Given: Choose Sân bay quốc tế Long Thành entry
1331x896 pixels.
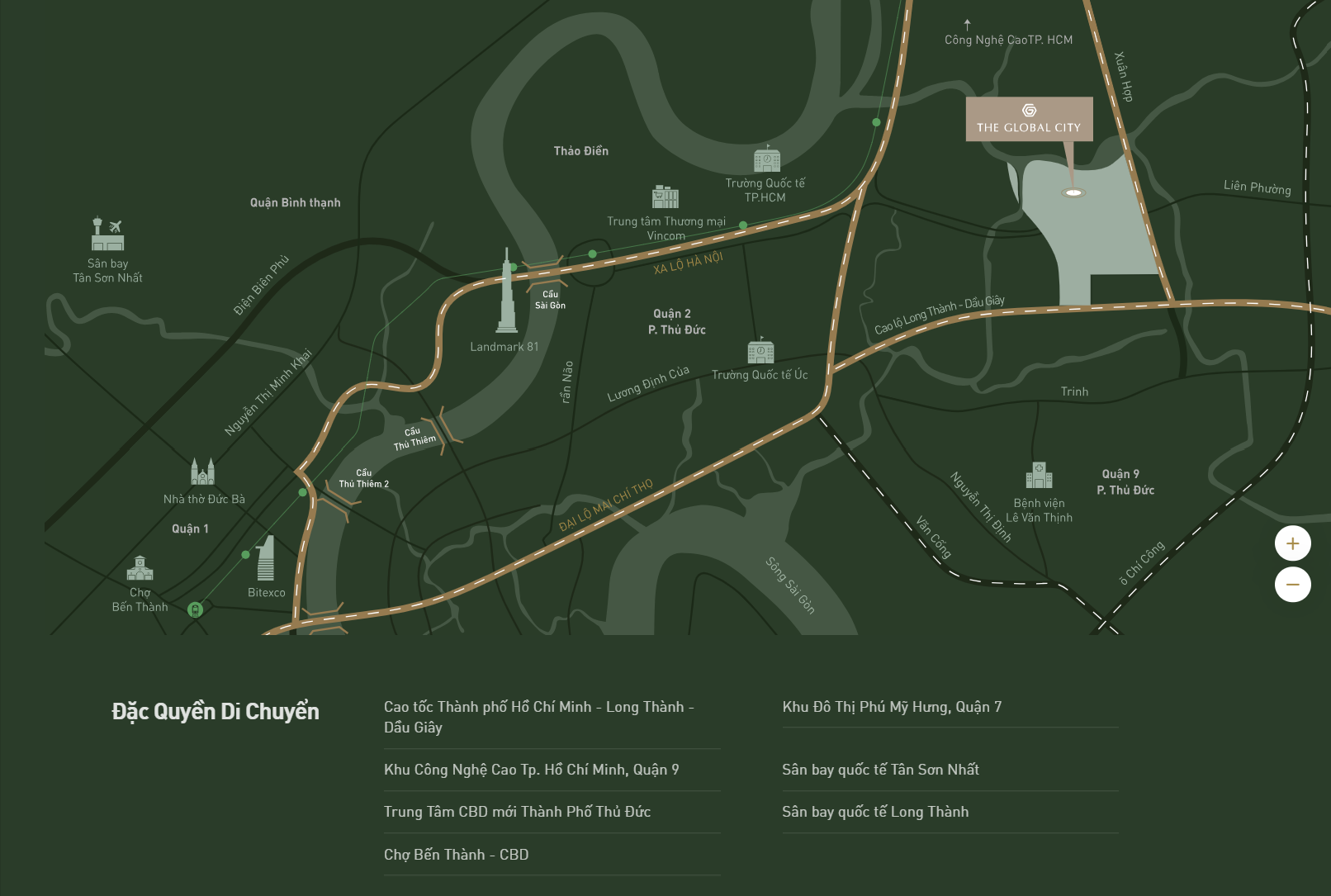Looking at the screenshot, I should pyautogui.click(x=875, y=812).
